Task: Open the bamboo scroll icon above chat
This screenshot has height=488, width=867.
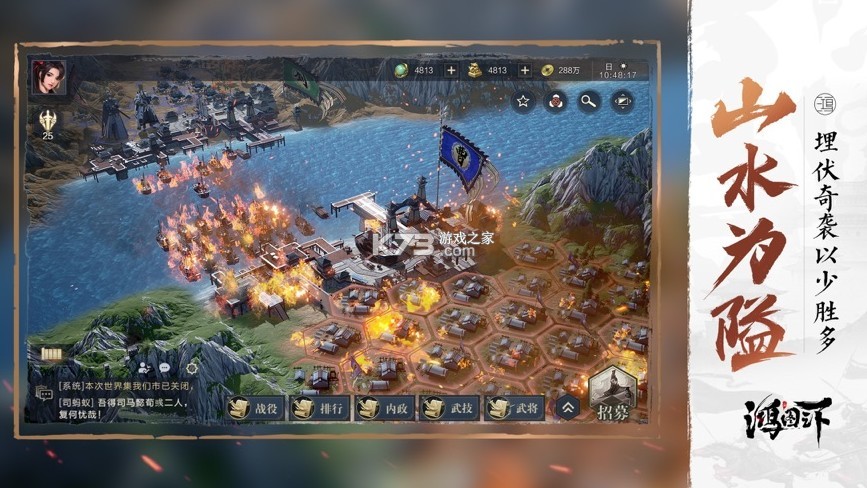Action: pyautogui.click(x=51, y=354)
